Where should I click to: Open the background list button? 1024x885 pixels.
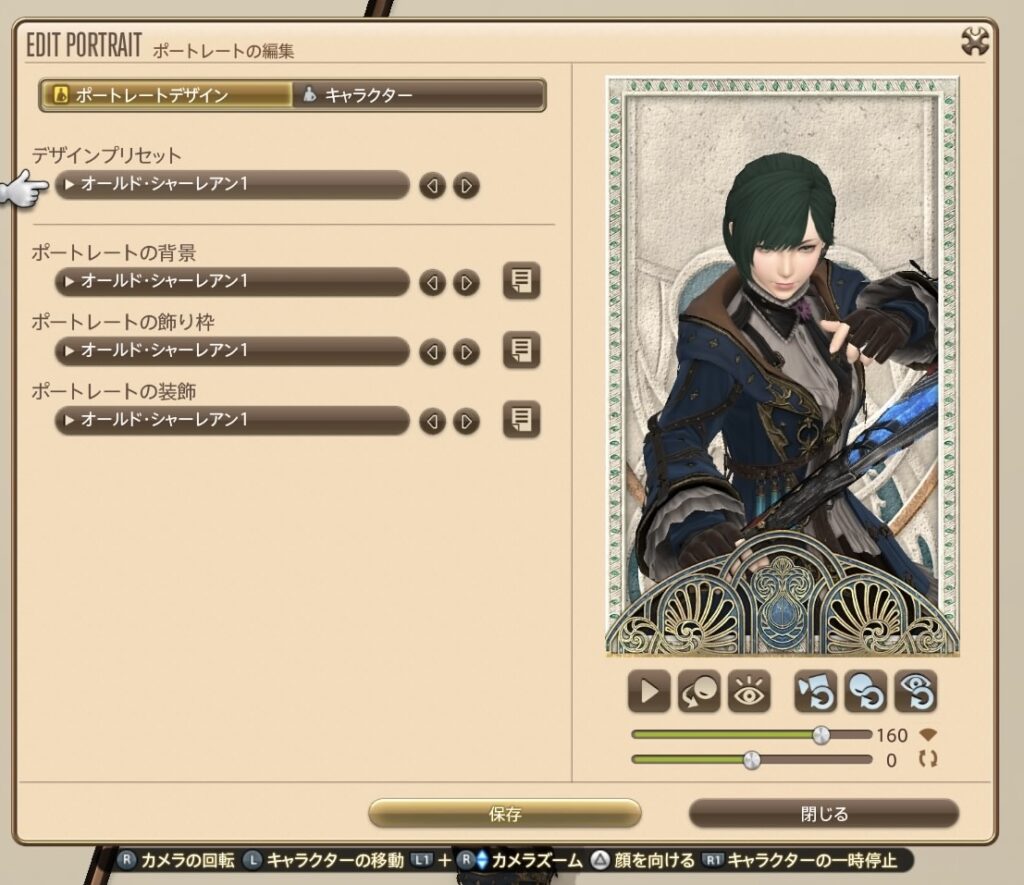521,282
